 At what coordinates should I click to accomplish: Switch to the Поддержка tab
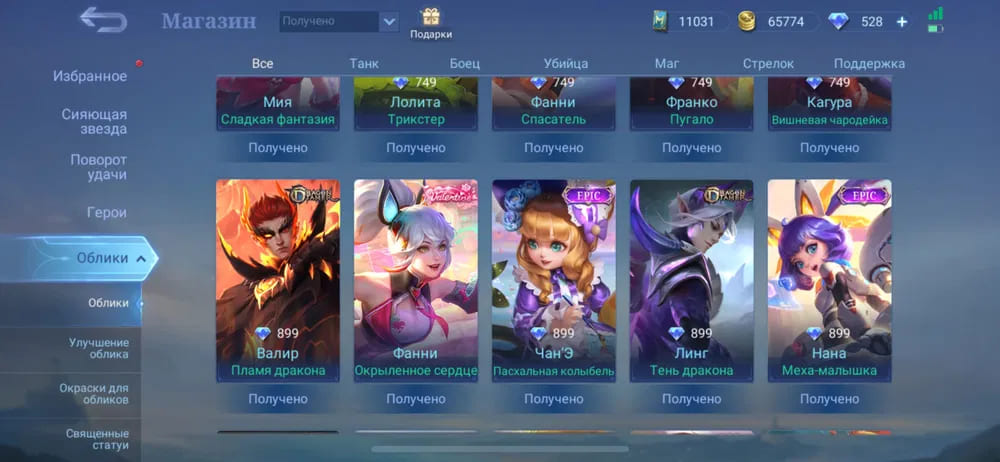coord(869,63)
